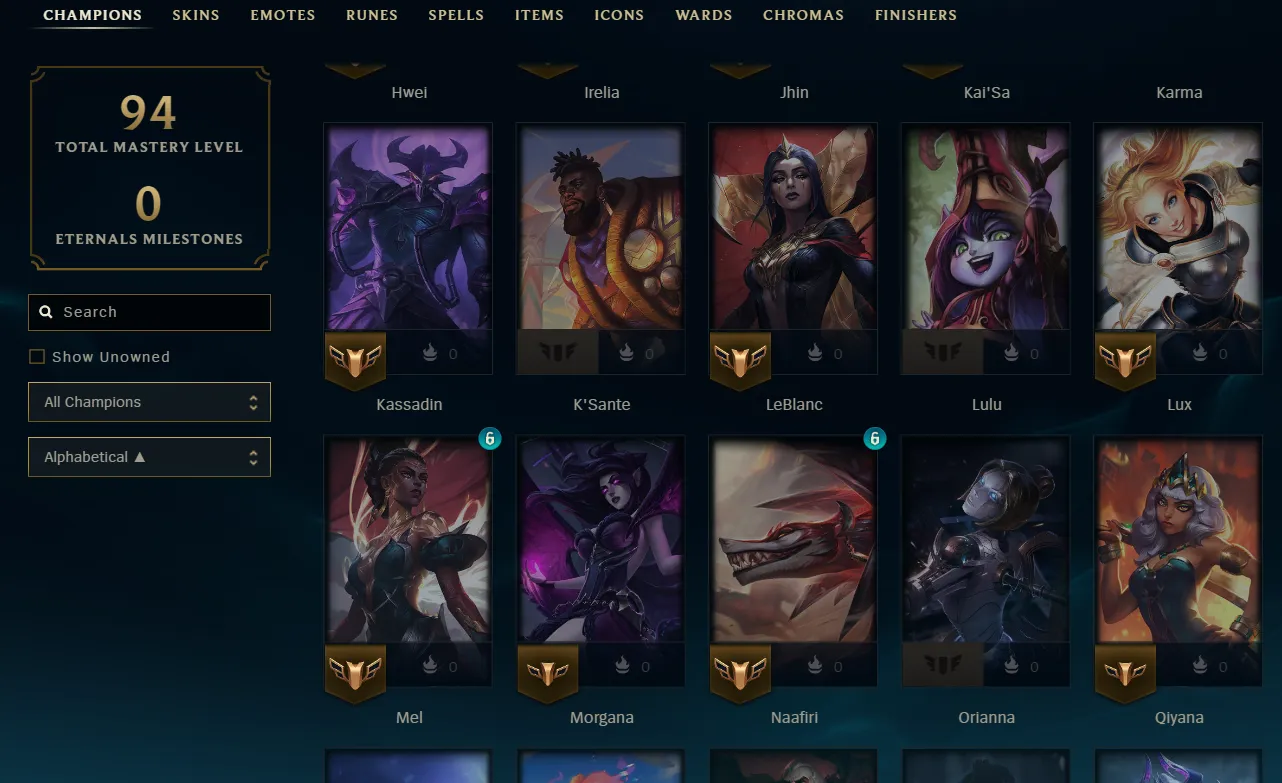Toggle the Show Unowned checkbox
Screen dimensions: 1282x783
[37, 357]
